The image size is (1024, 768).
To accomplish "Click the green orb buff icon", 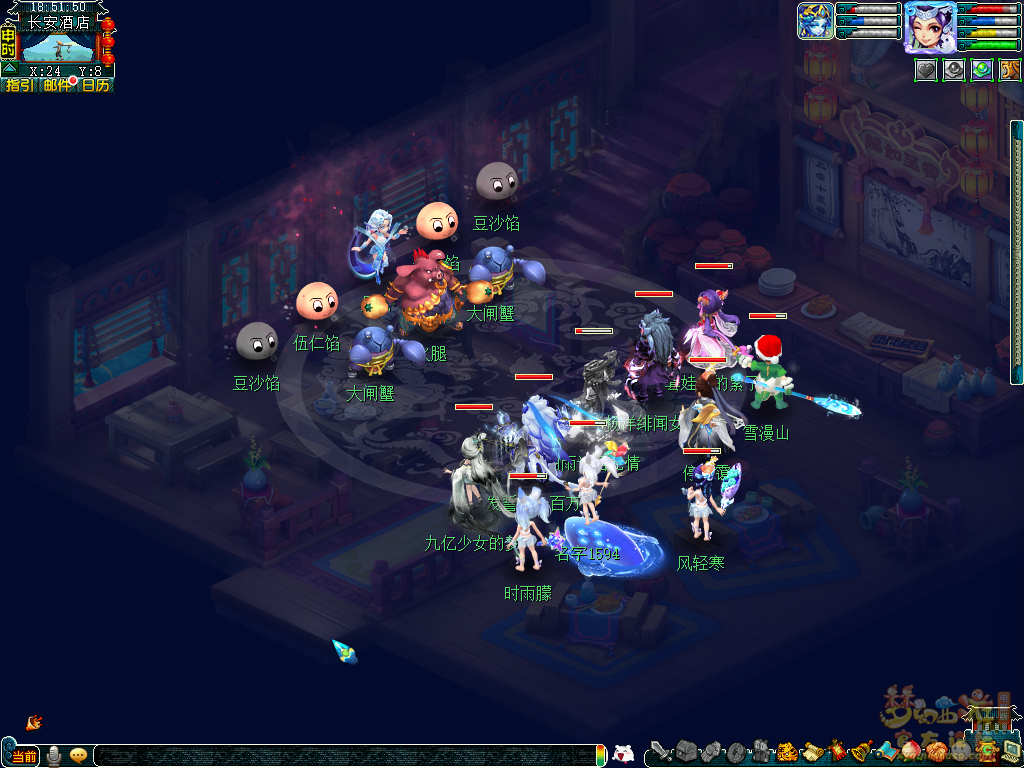I will (x=982, y=70).
